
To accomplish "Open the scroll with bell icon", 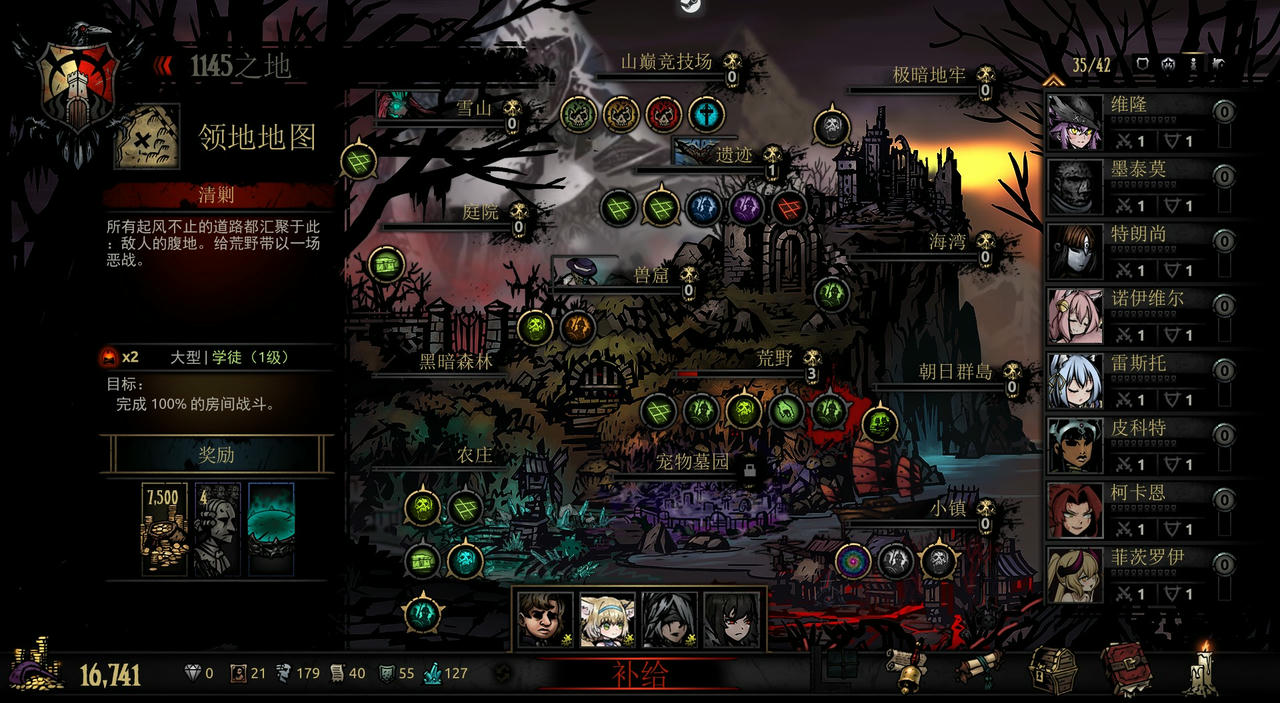I will 909,669.
